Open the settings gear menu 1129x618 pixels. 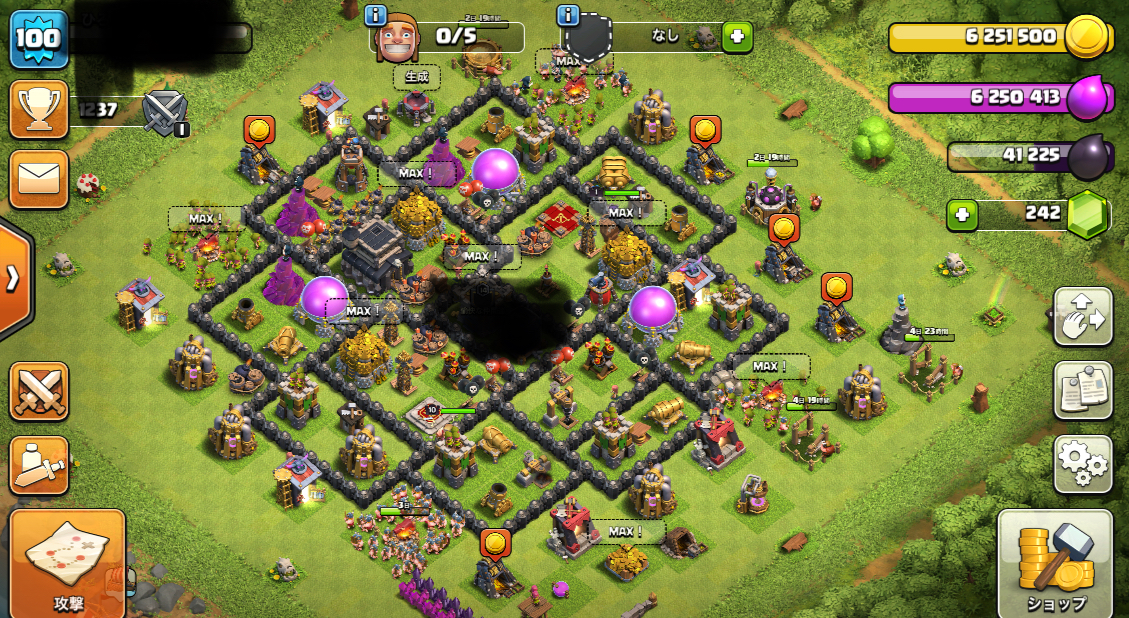tap(1083, 463)
